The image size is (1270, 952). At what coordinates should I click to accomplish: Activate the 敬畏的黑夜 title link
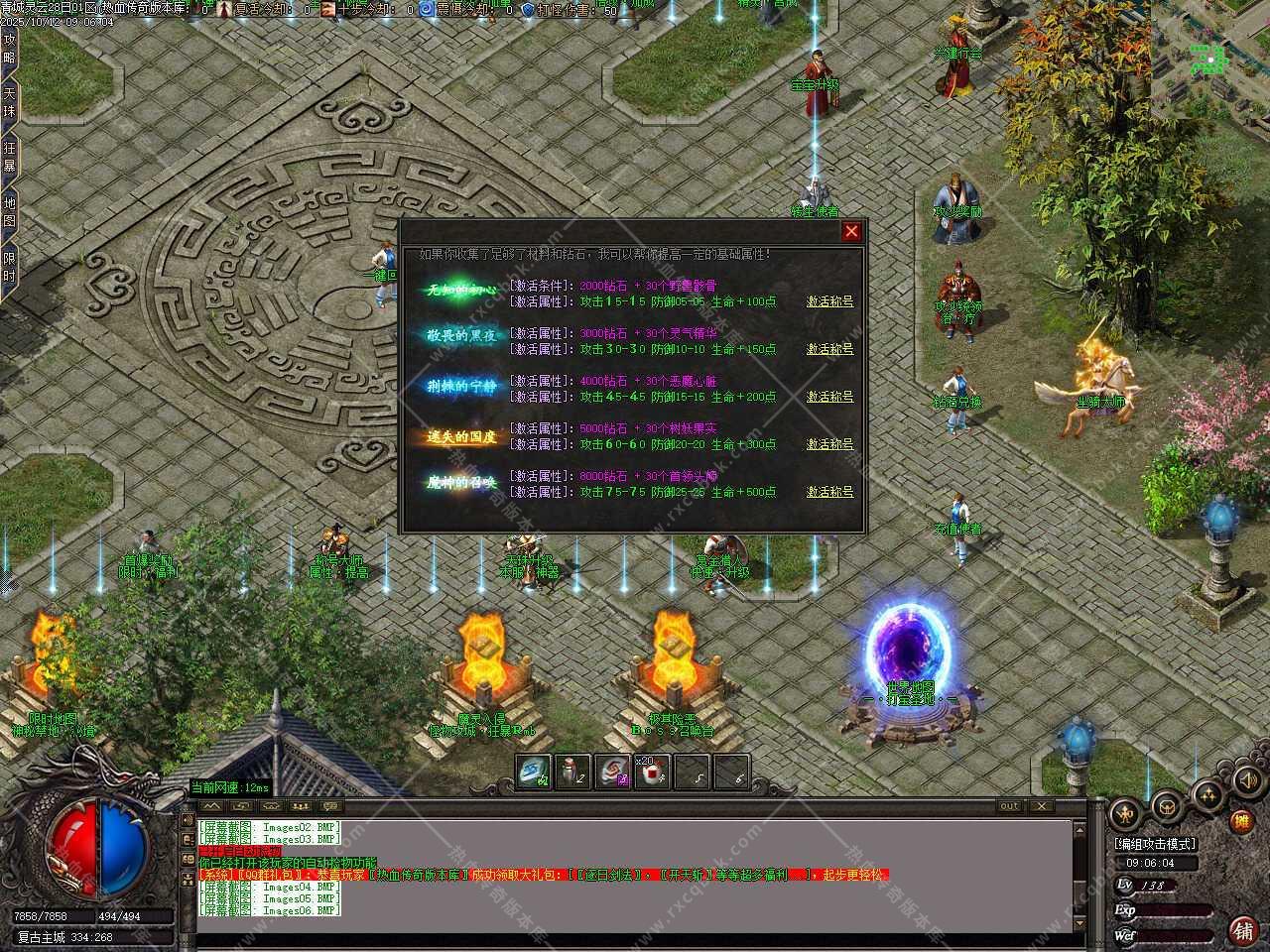829,349
